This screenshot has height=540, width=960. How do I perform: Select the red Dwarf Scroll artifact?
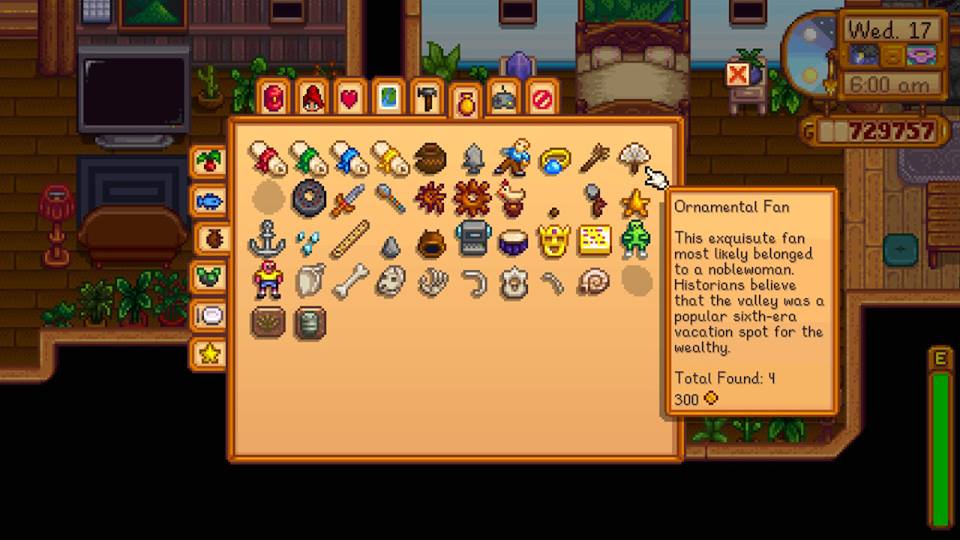coord(267,157)
